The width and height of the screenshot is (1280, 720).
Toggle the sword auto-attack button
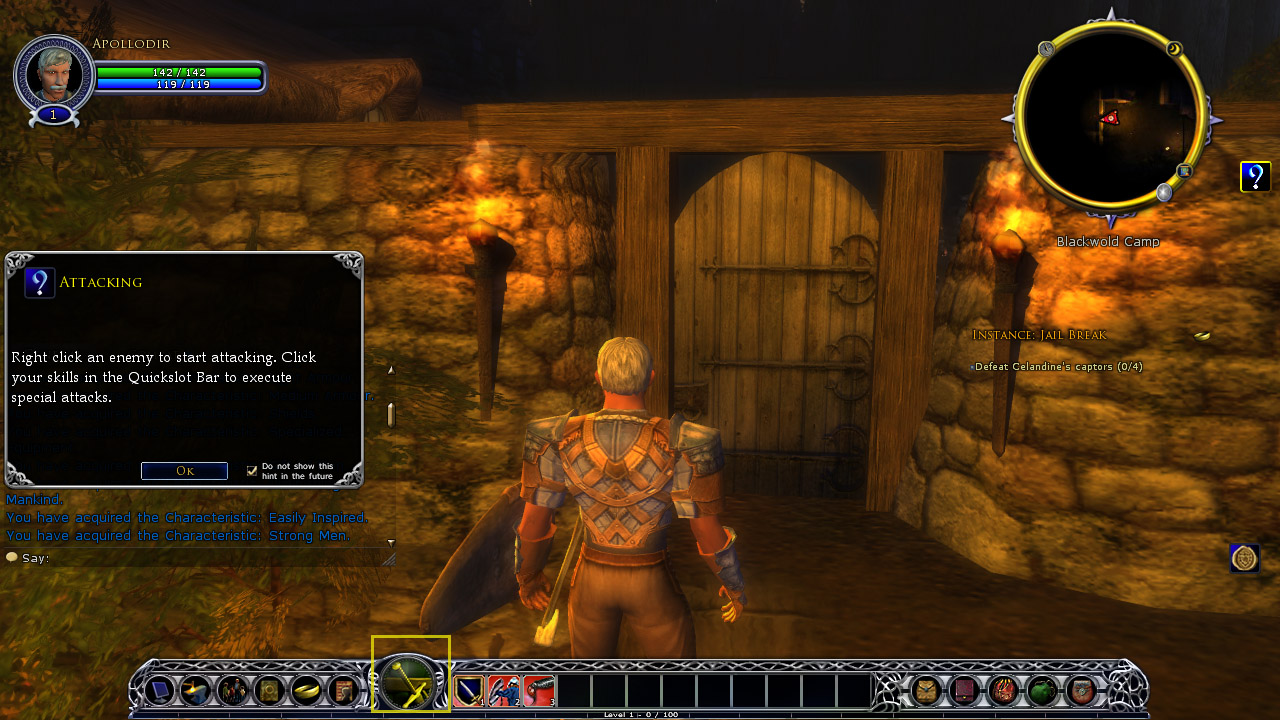point(410,682)
